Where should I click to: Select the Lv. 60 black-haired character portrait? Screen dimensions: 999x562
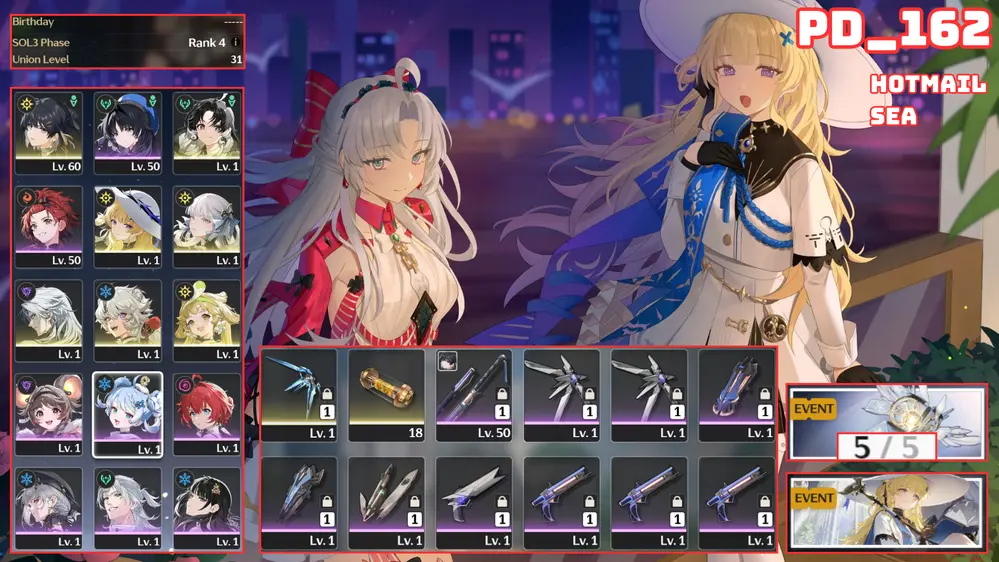click(48, 132)
